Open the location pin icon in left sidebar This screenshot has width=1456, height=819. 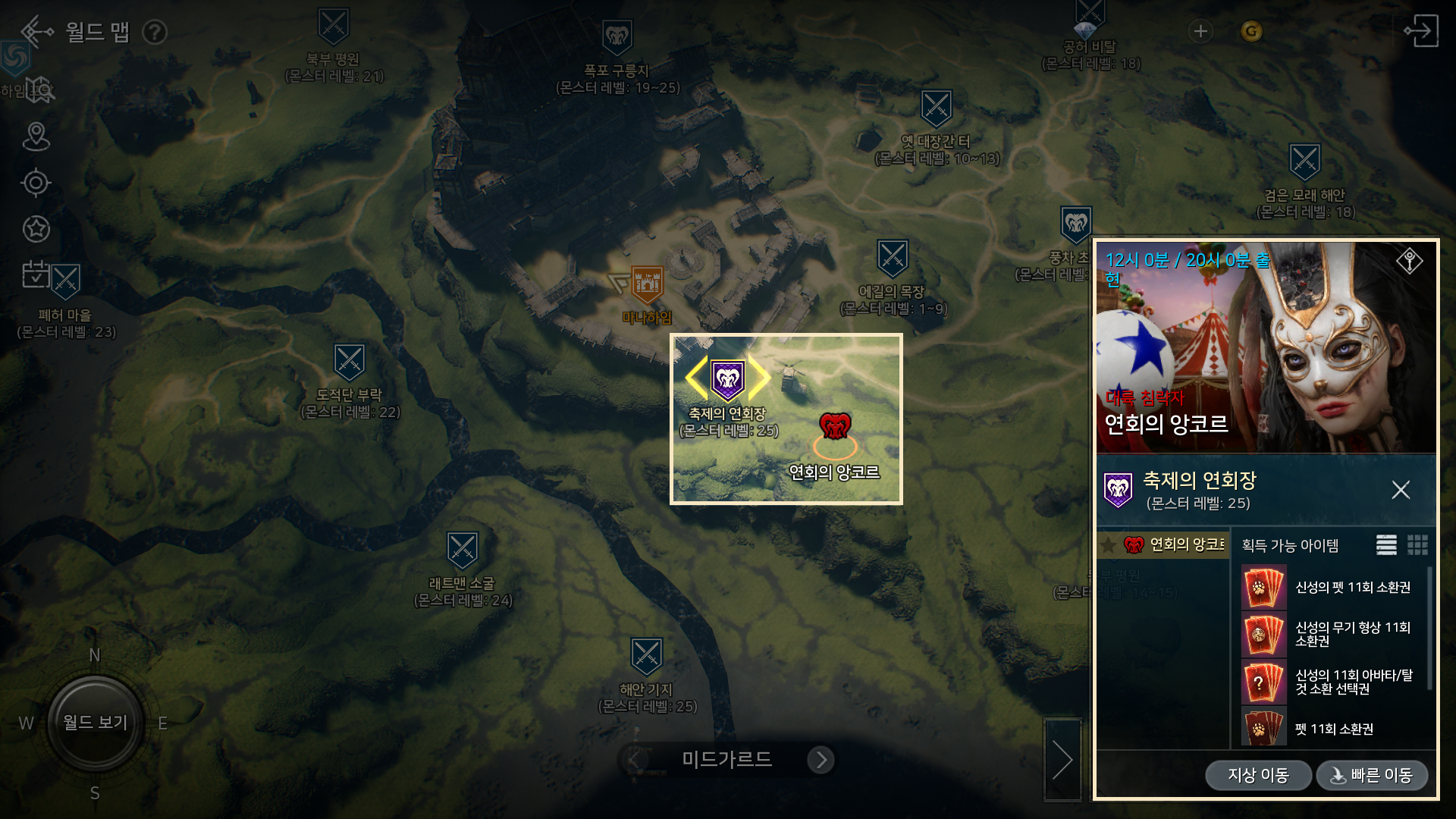(x=36, y=136)
